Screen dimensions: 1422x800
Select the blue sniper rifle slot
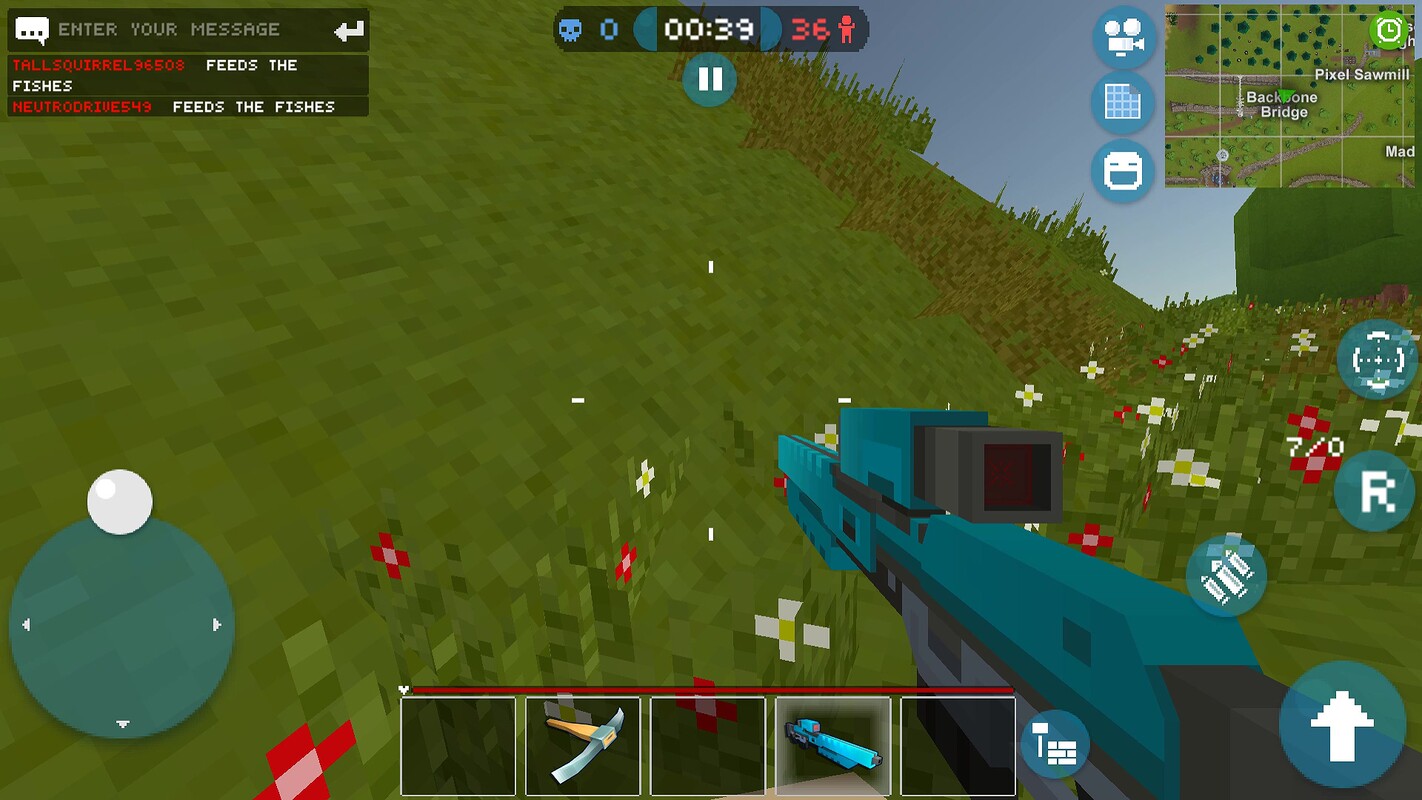[833, 745]
